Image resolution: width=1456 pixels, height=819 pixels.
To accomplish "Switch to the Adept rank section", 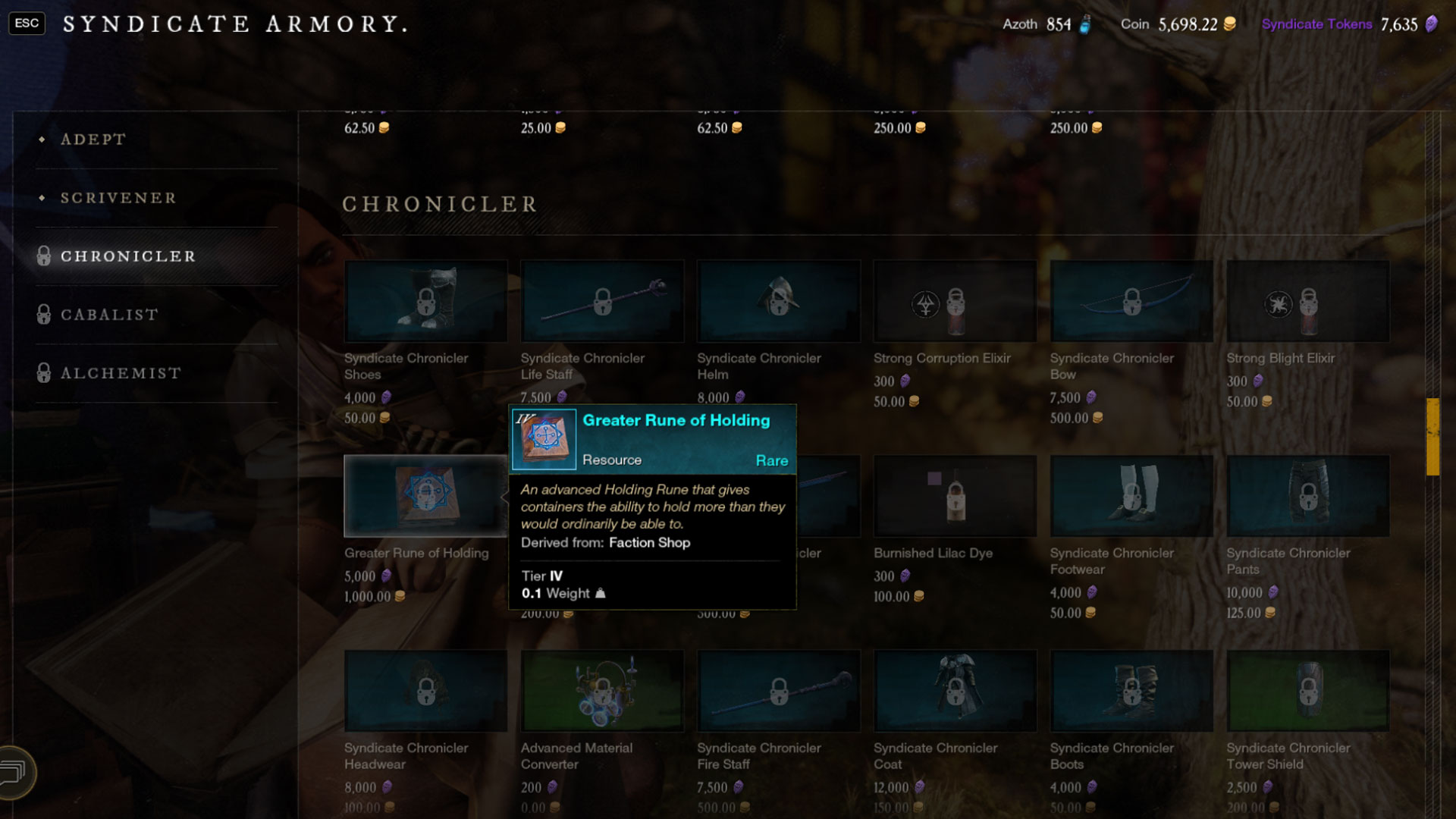I will 93,140.
